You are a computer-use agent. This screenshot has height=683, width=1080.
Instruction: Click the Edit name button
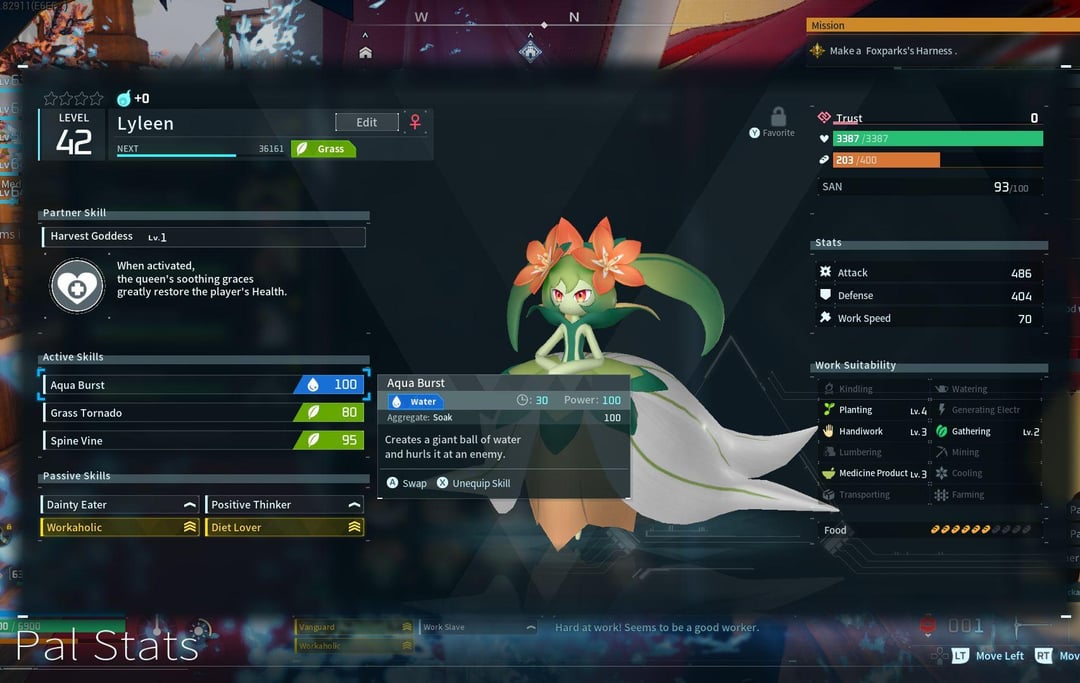[366, 122]
